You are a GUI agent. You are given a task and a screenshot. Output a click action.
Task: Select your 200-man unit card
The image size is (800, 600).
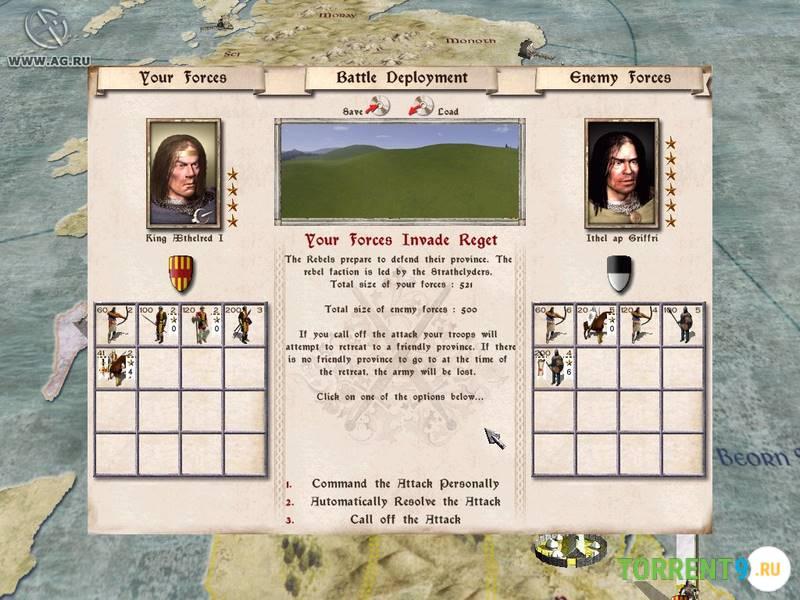point(244,325)
